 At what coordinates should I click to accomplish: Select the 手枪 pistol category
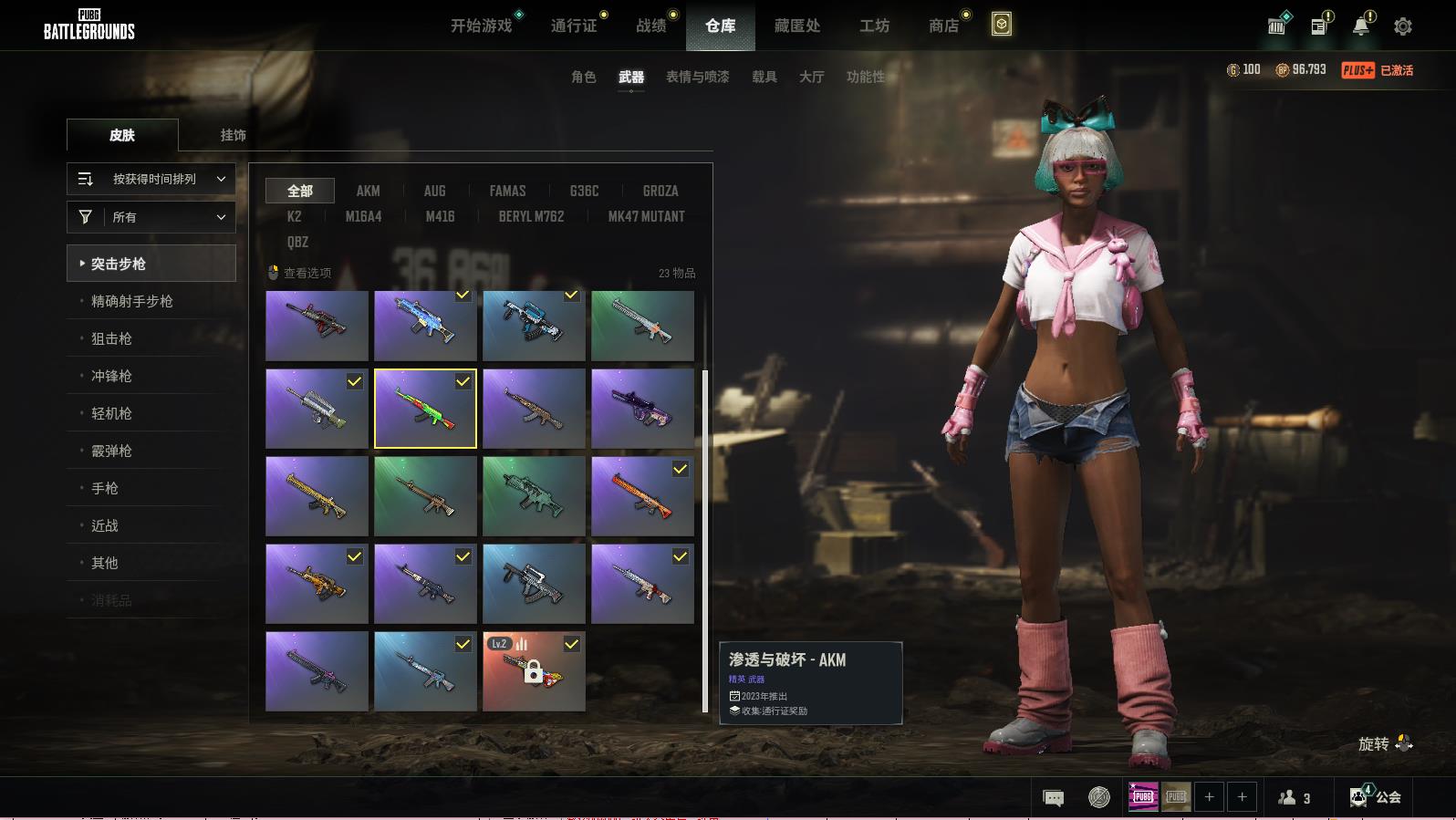point(105,488)
